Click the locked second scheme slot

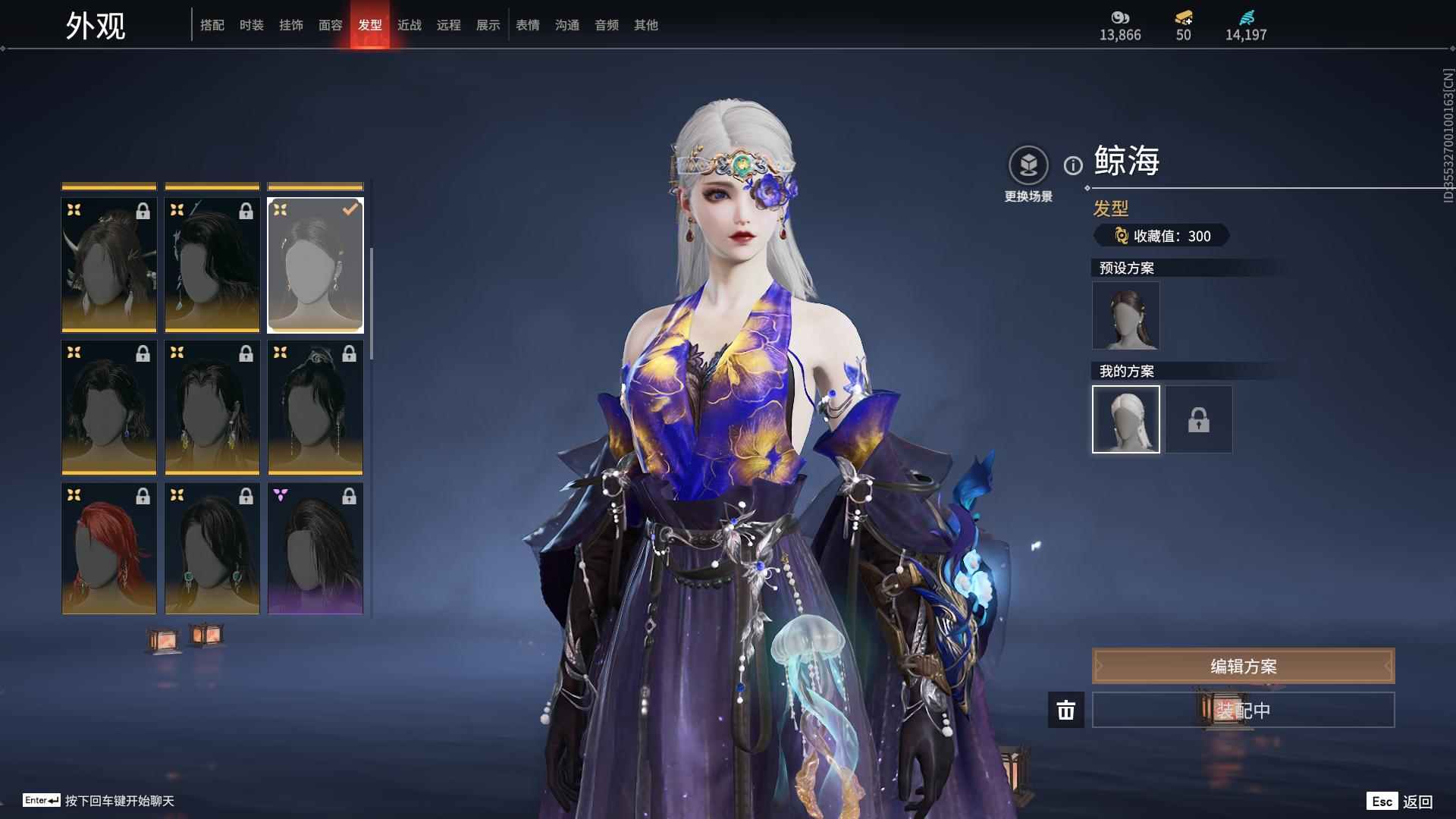coord(1198,419)
